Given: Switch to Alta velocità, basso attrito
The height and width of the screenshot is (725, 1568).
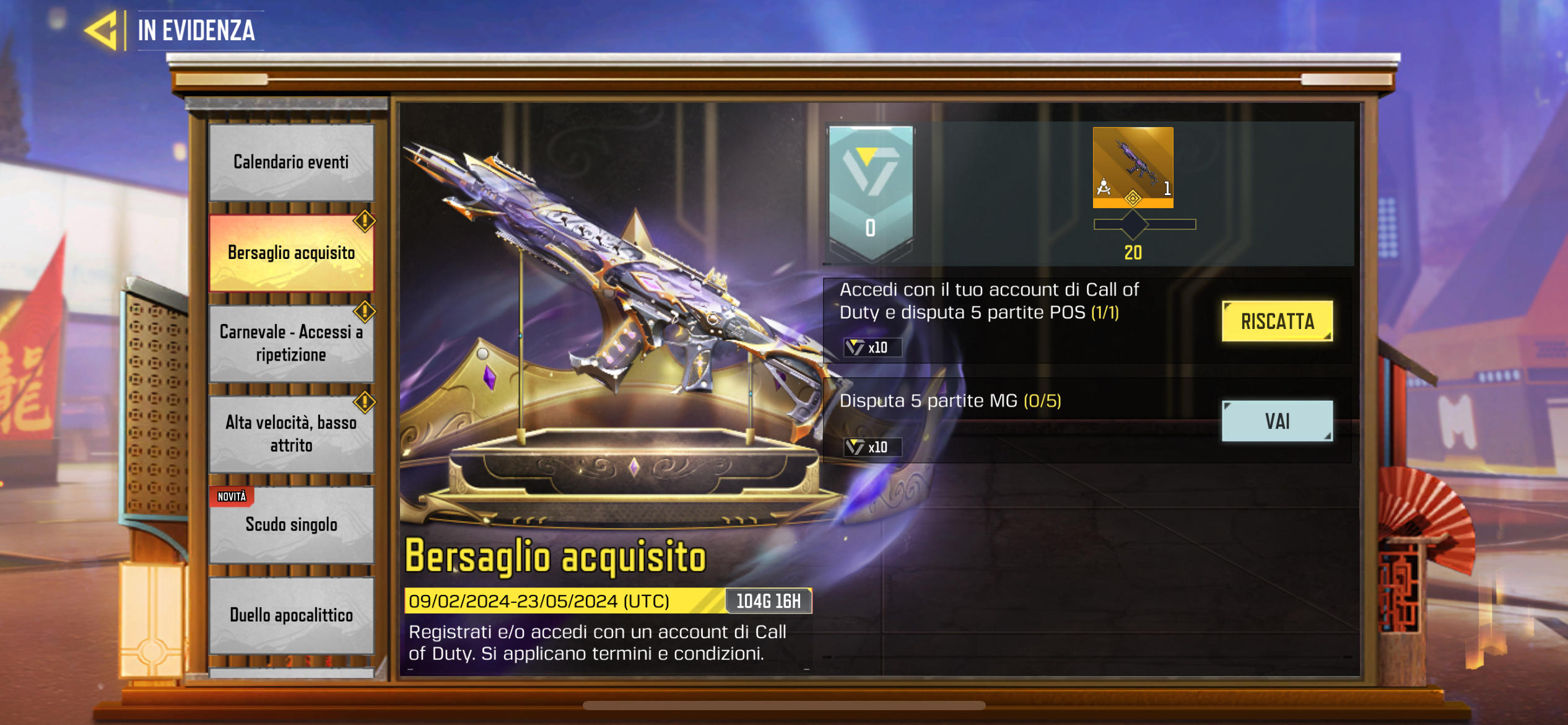Looking at the screenshot, I should [292, 434].
